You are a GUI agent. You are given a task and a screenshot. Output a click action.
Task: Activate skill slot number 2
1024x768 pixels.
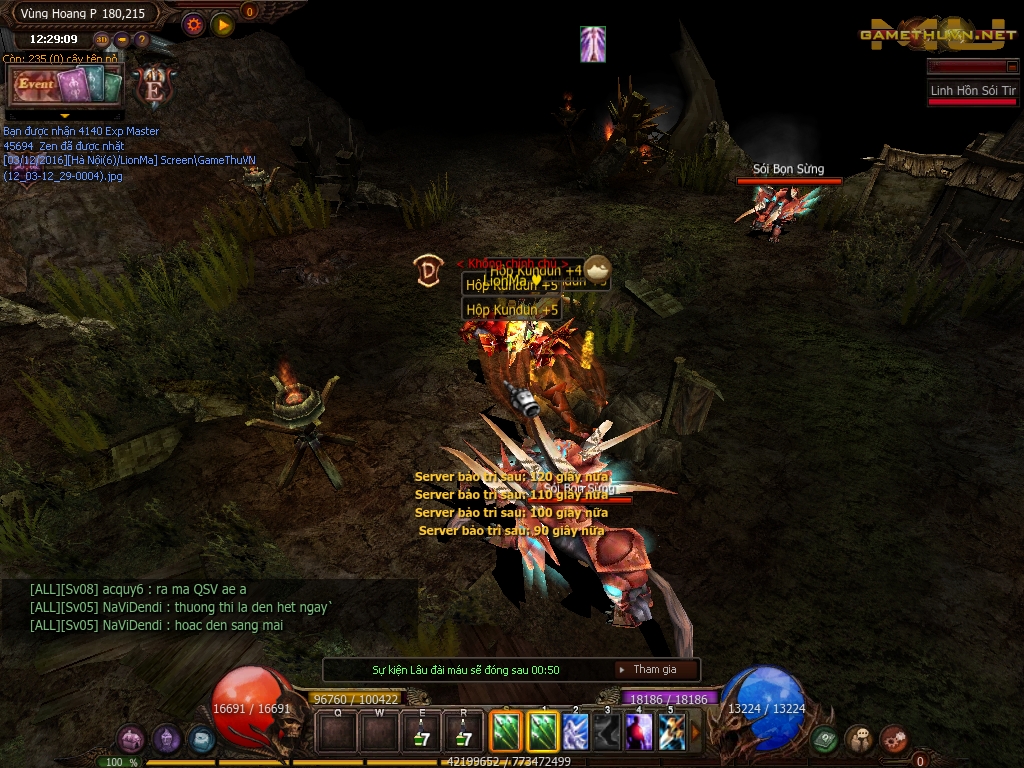pyautogui.click(x=575, y=732)
